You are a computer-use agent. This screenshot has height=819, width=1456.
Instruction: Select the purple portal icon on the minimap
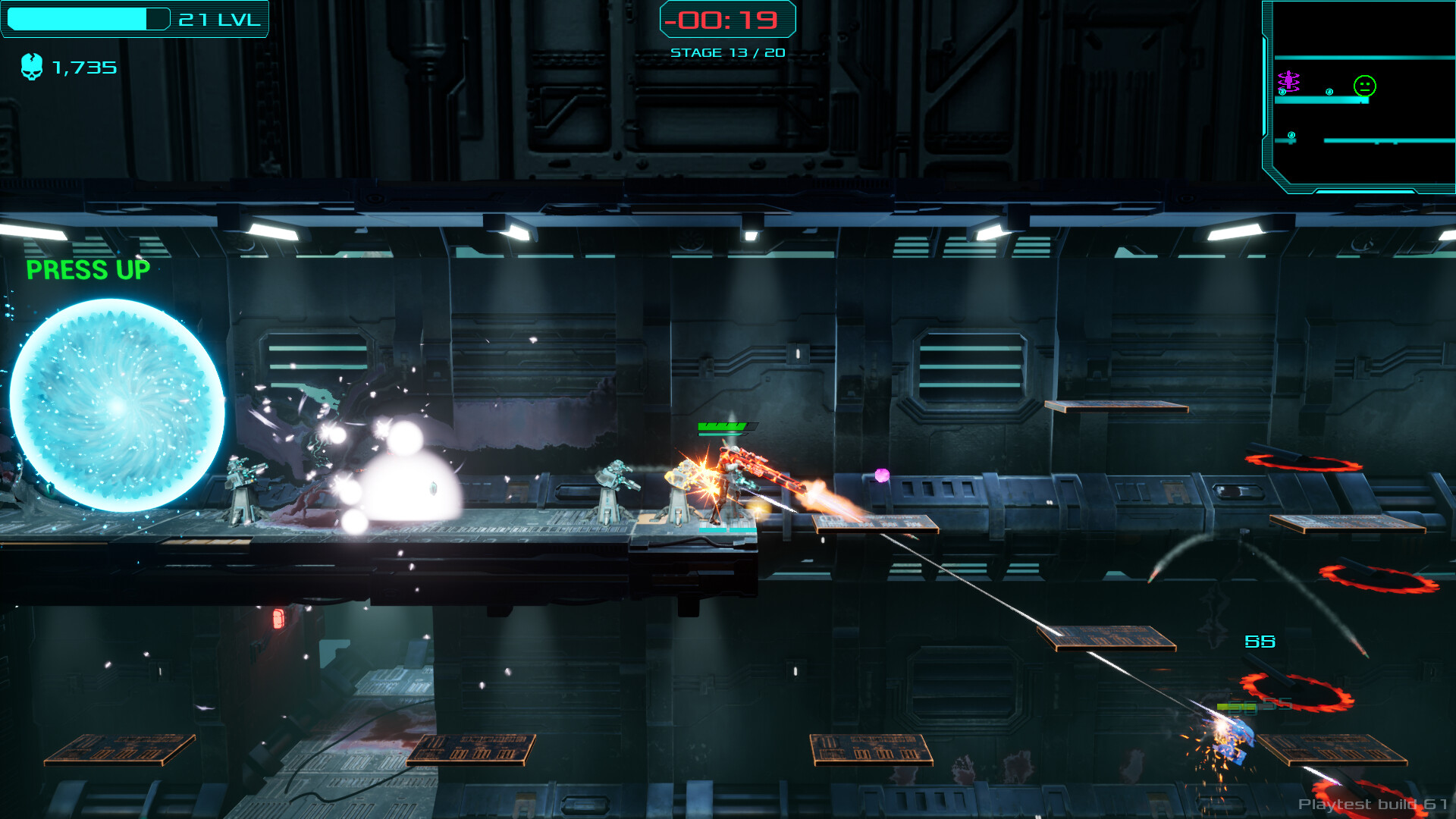click(1288, 80)
